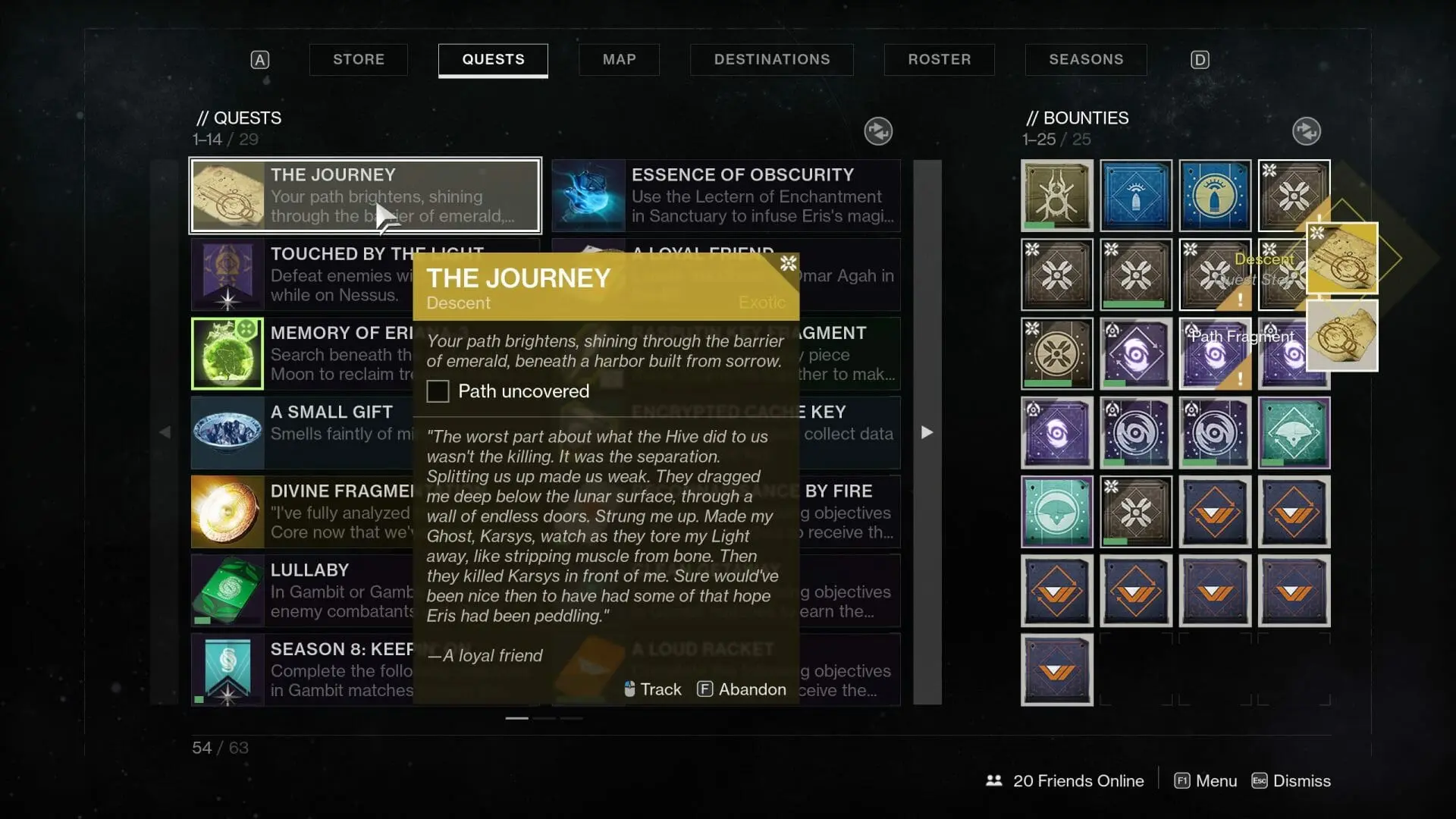
Task: Go to next quests page arrow
Action: [x=927, y=432]
